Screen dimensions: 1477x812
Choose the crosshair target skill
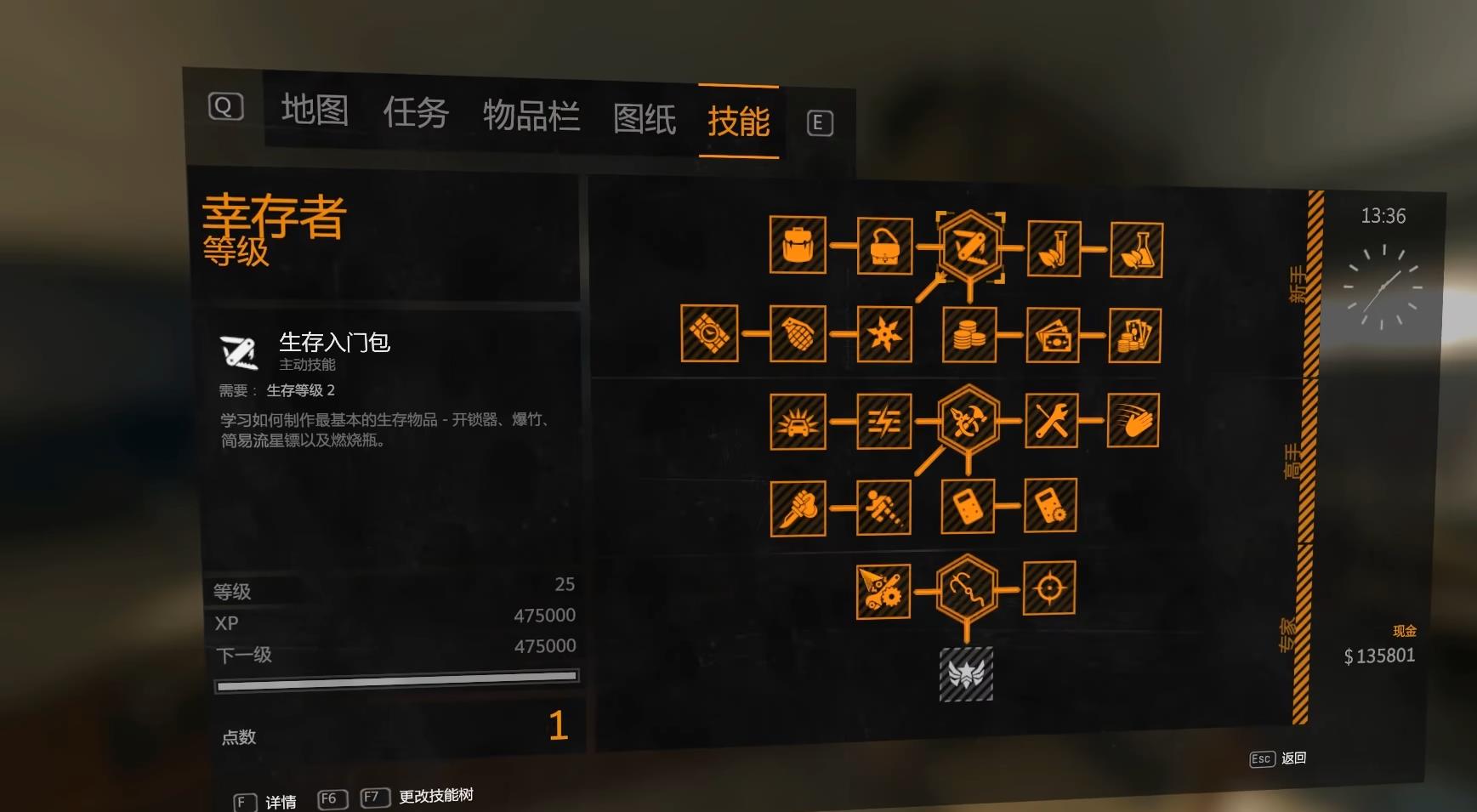[x=1049, y=588]
